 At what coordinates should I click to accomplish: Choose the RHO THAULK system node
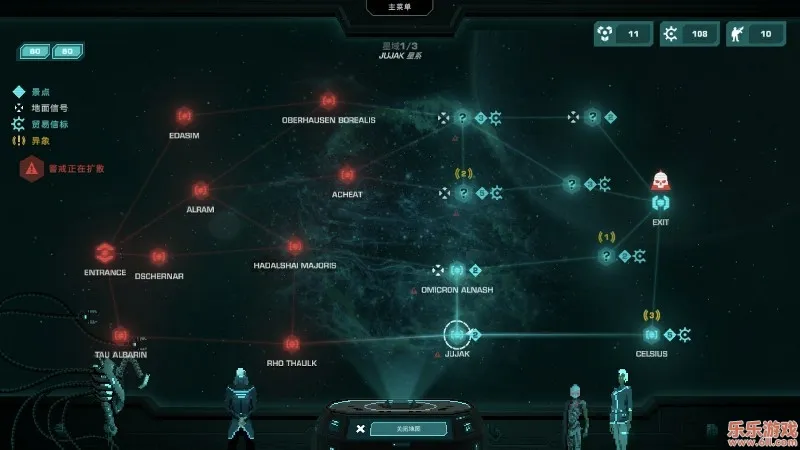(292, 344)
